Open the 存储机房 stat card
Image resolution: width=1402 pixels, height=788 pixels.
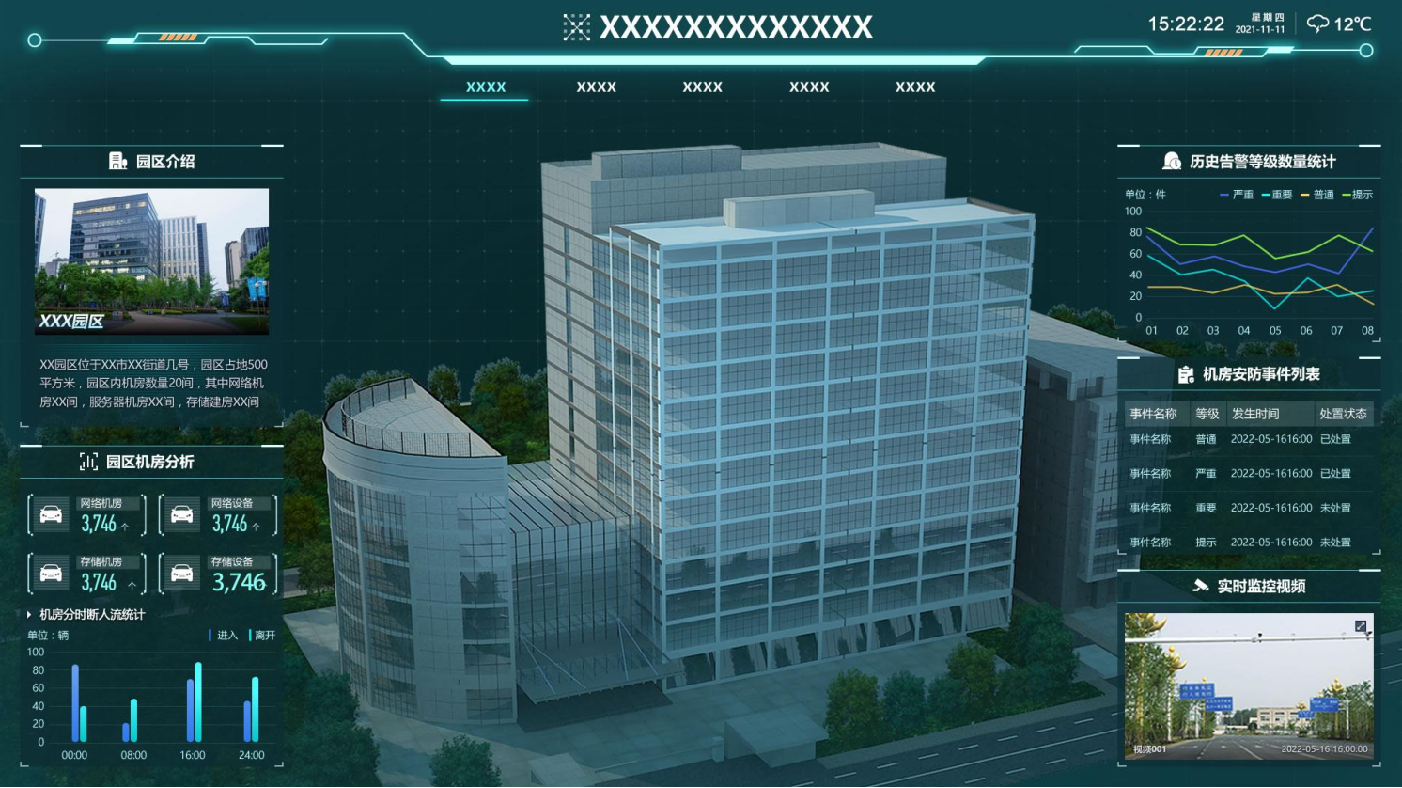pyautogui.click(x=87, y=574)
